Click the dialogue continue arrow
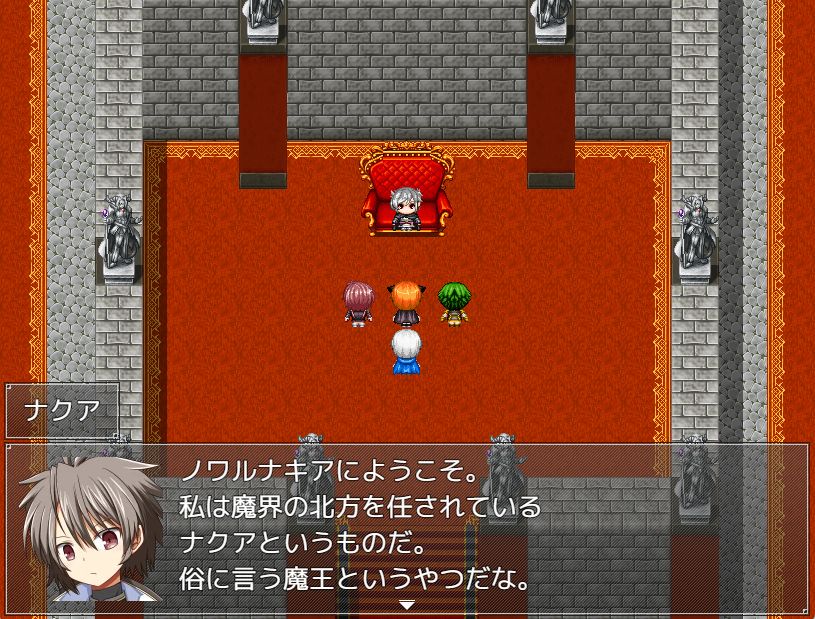The width and height of the screenshot is (815, 619). 407,605
